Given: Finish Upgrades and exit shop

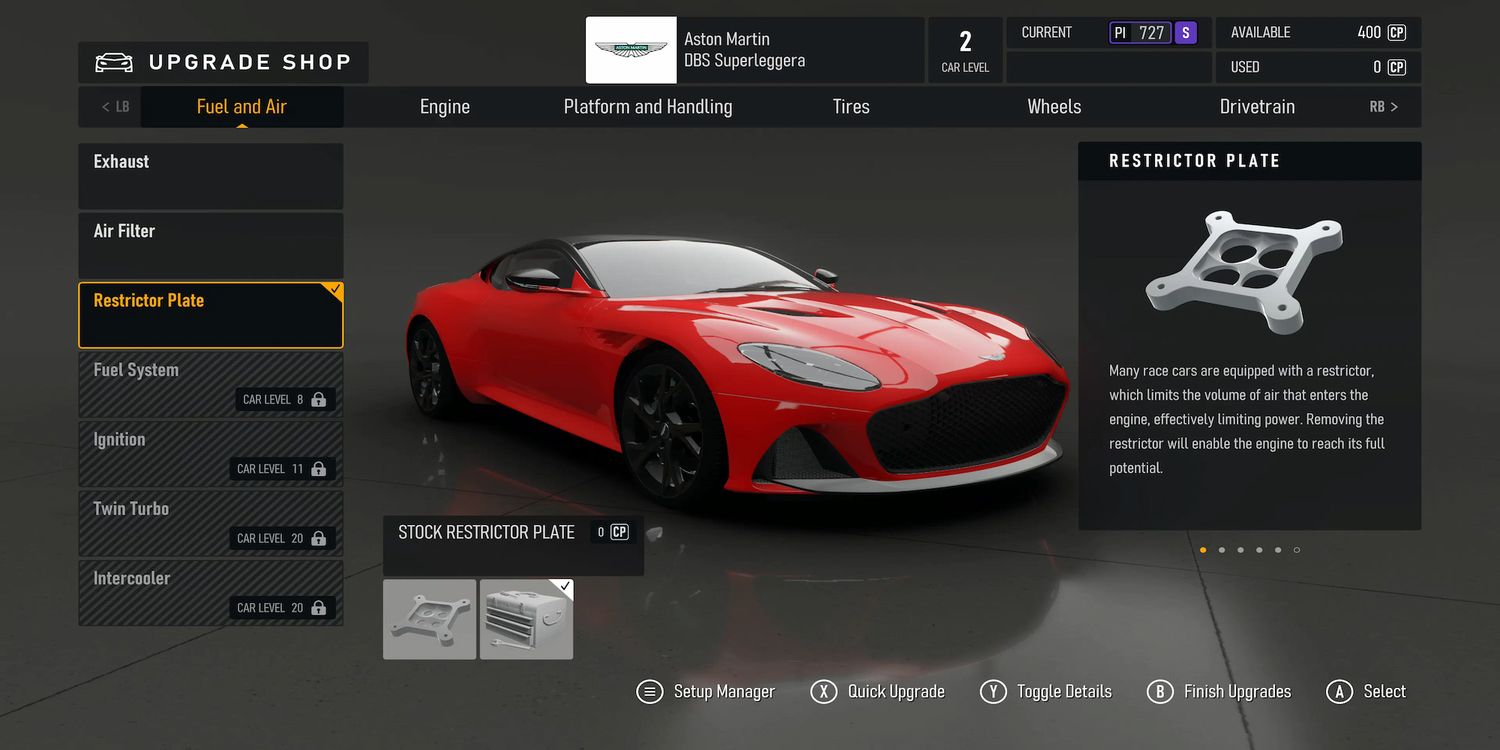Looking at the screenshot, I should (1219, 692).
